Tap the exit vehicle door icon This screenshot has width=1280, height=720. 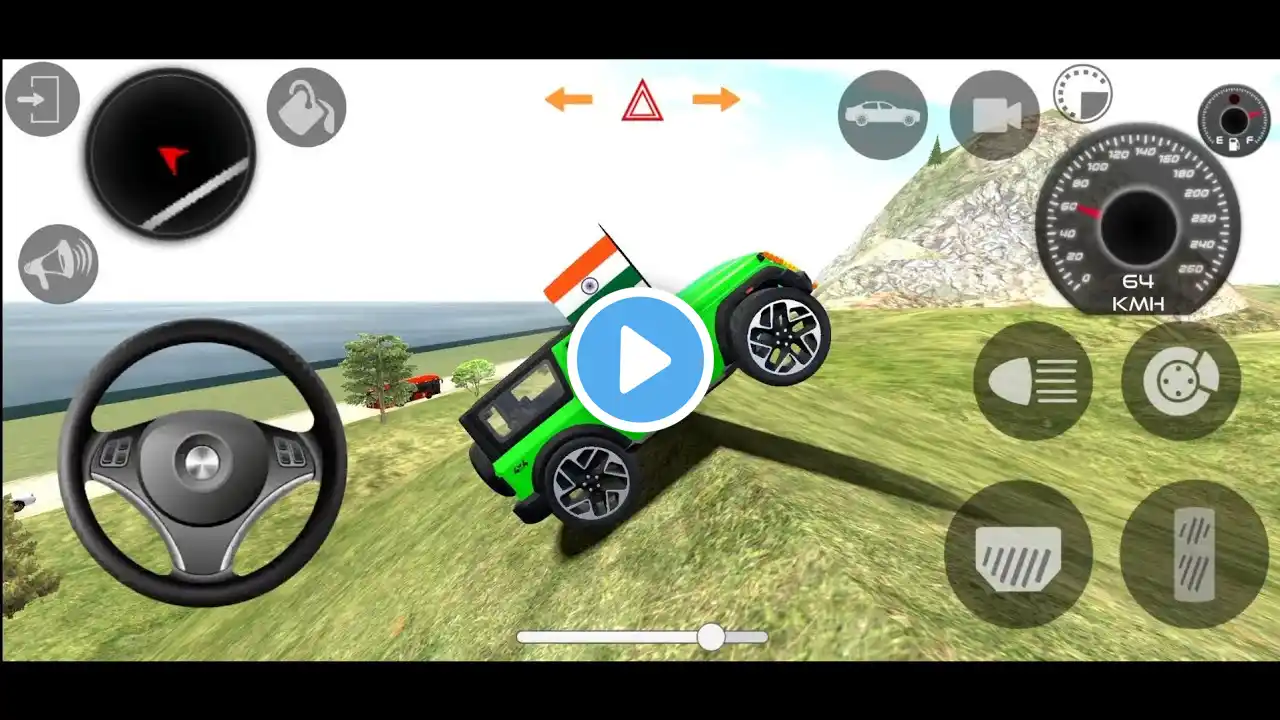tap(42, 99)
